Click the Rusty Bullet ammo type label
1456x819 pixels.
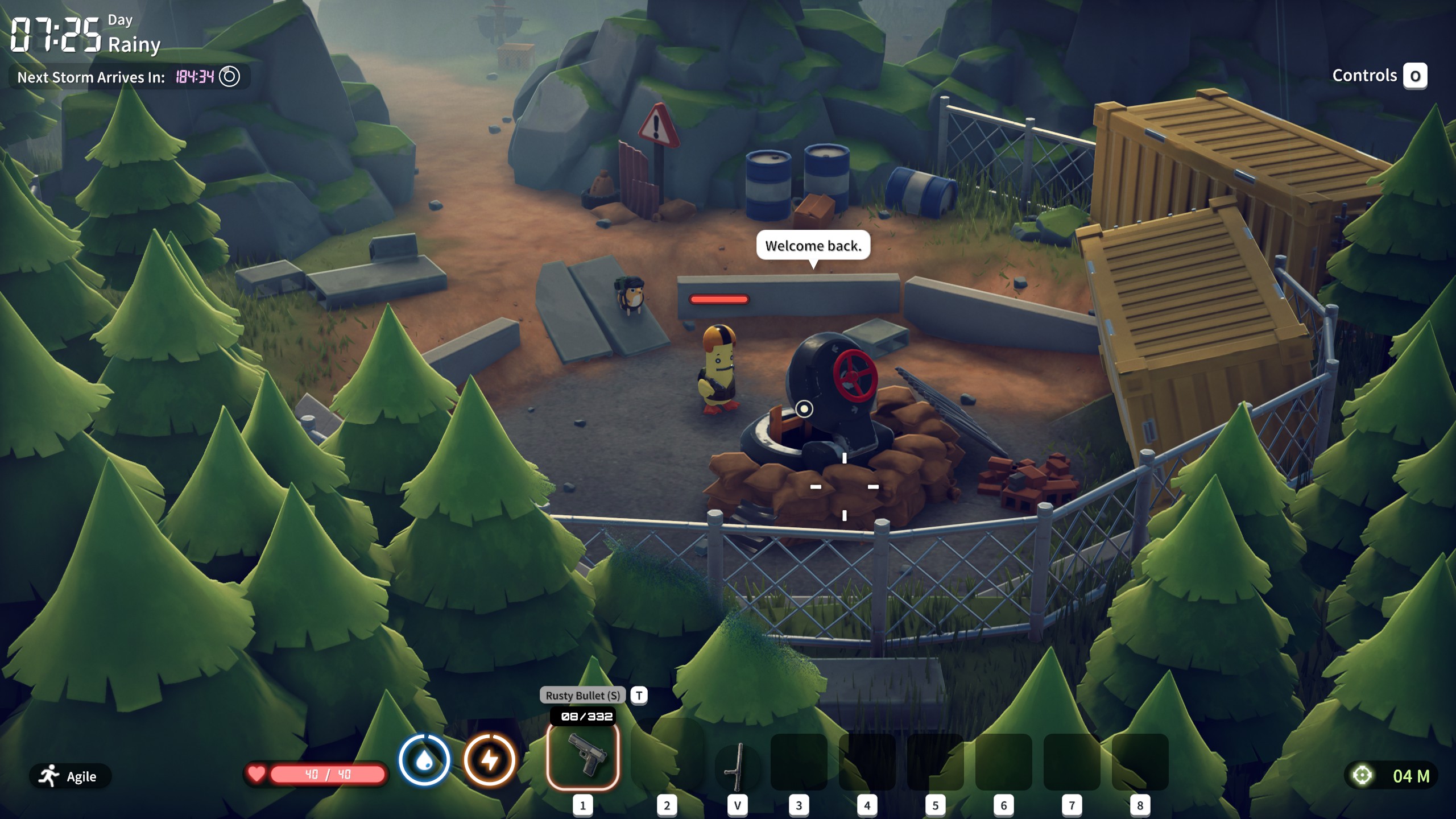click(582, 695)
